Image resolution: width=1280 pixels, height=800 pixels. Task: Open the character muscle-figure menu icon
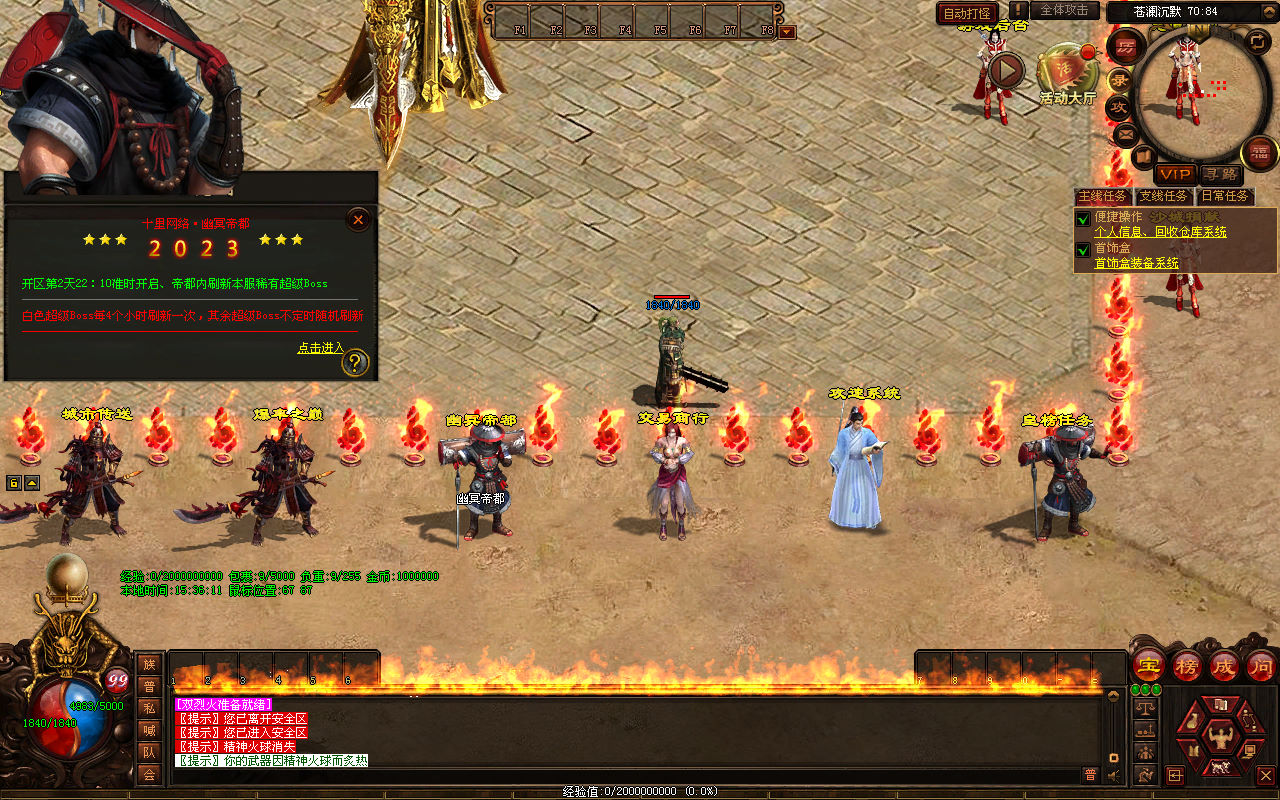pos(1219,739)
